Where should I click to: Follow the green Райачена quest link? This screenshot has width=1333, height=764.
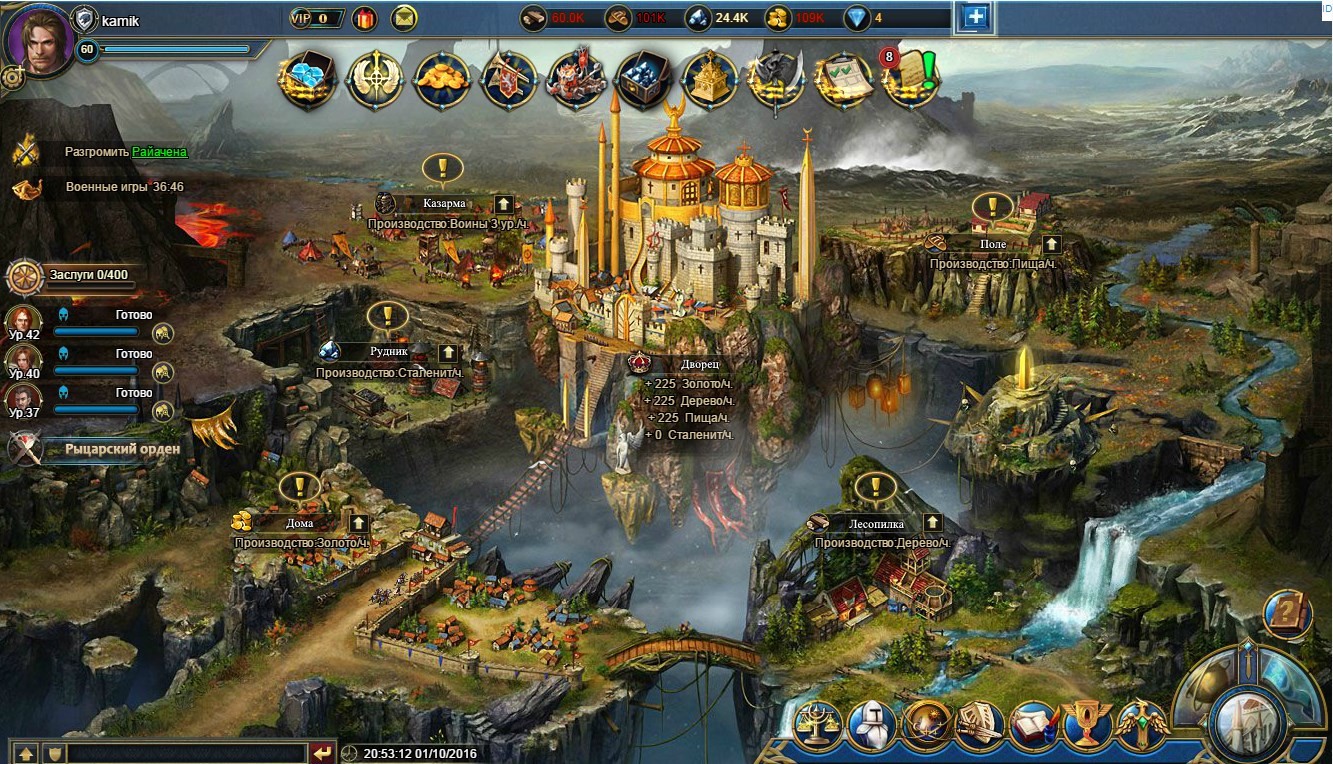pyautogui.click(x=159, y=152)
